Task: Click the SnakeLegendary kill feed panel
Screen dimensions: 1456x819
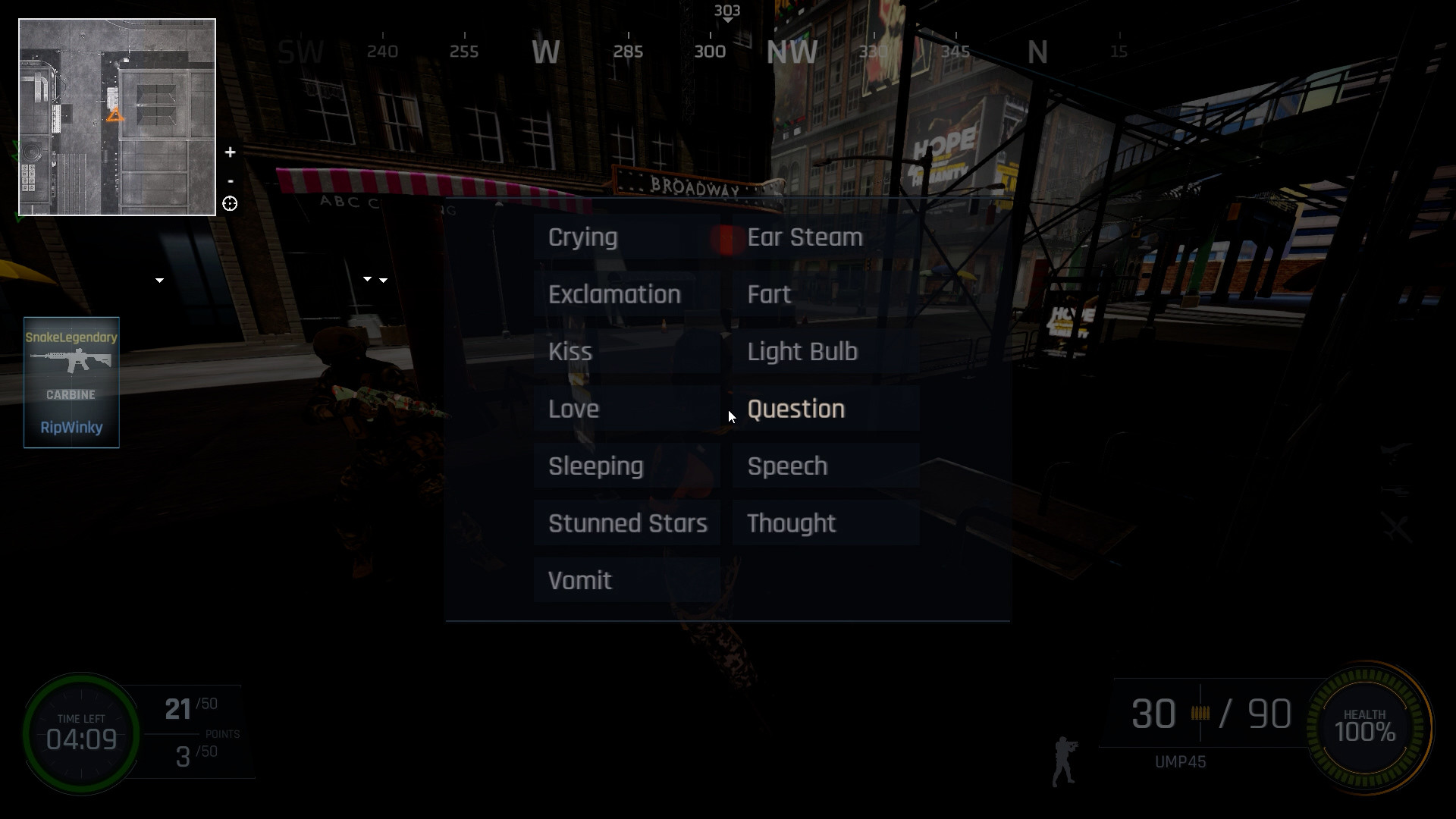Action: (71, 382)
